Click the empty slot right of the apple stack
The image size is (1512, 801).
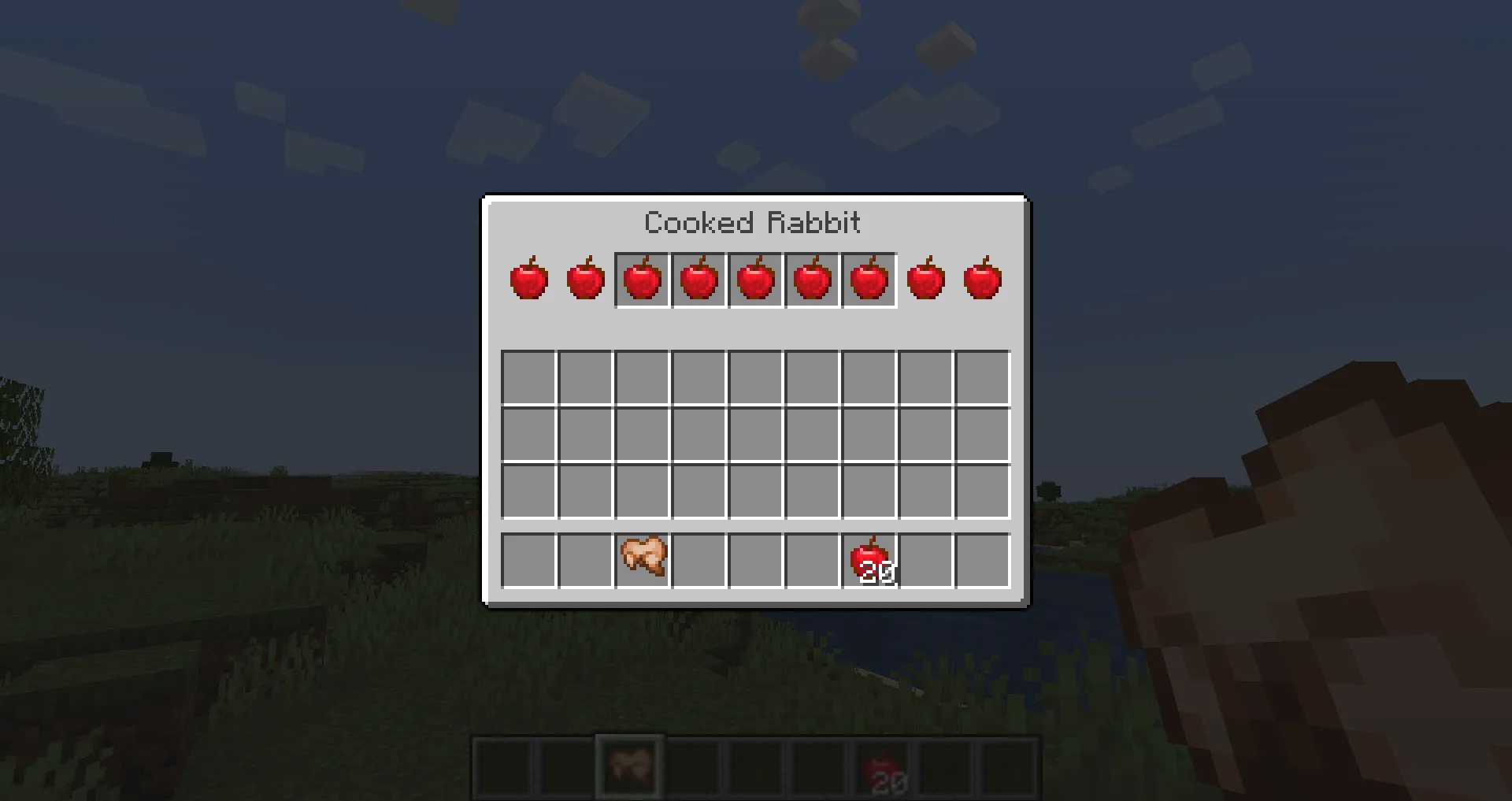(x=927, y=559)
